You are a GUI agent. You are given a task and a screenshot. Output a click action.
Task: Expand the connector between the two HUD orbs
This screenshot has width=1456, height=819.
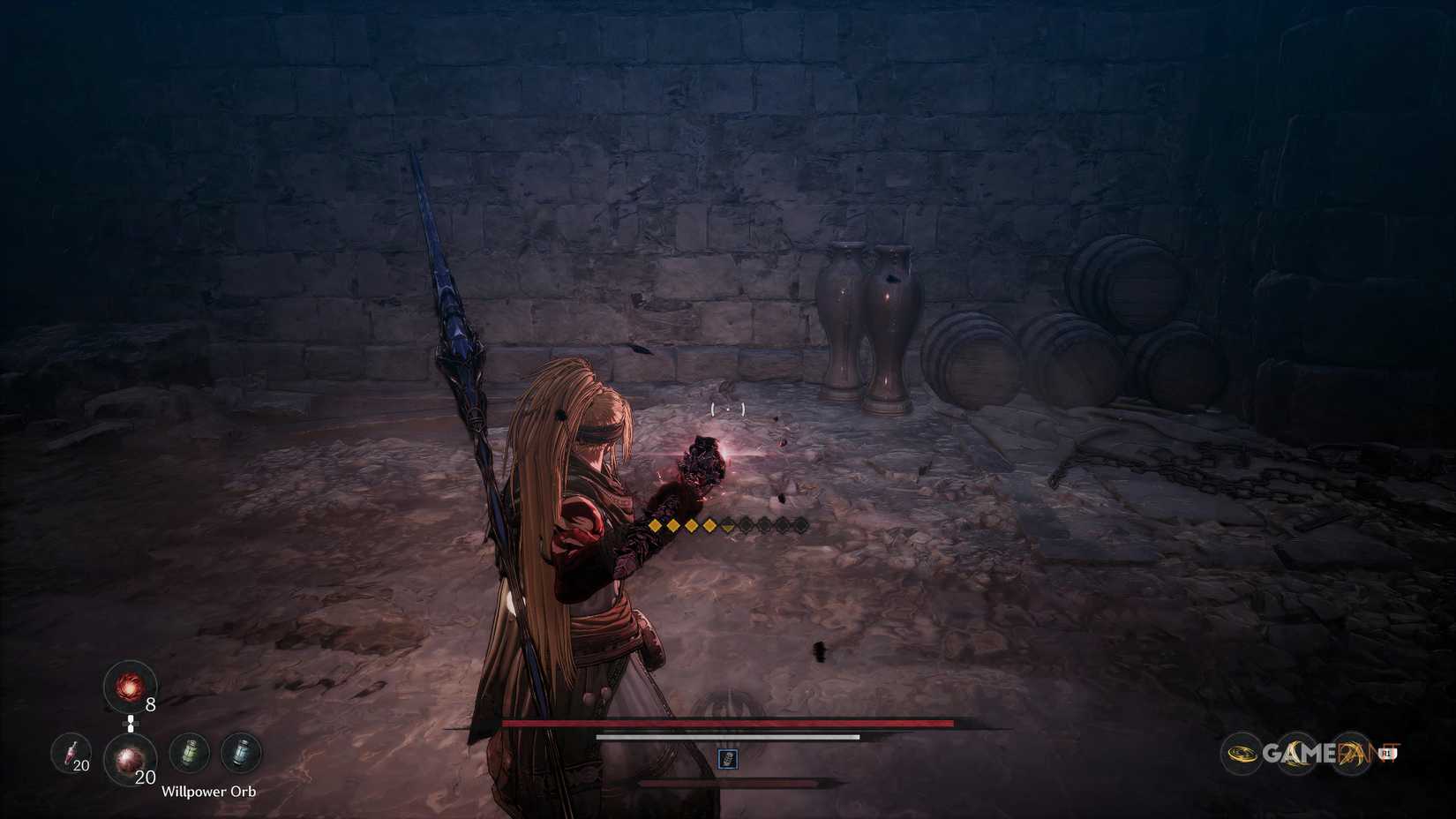(131, 723)
